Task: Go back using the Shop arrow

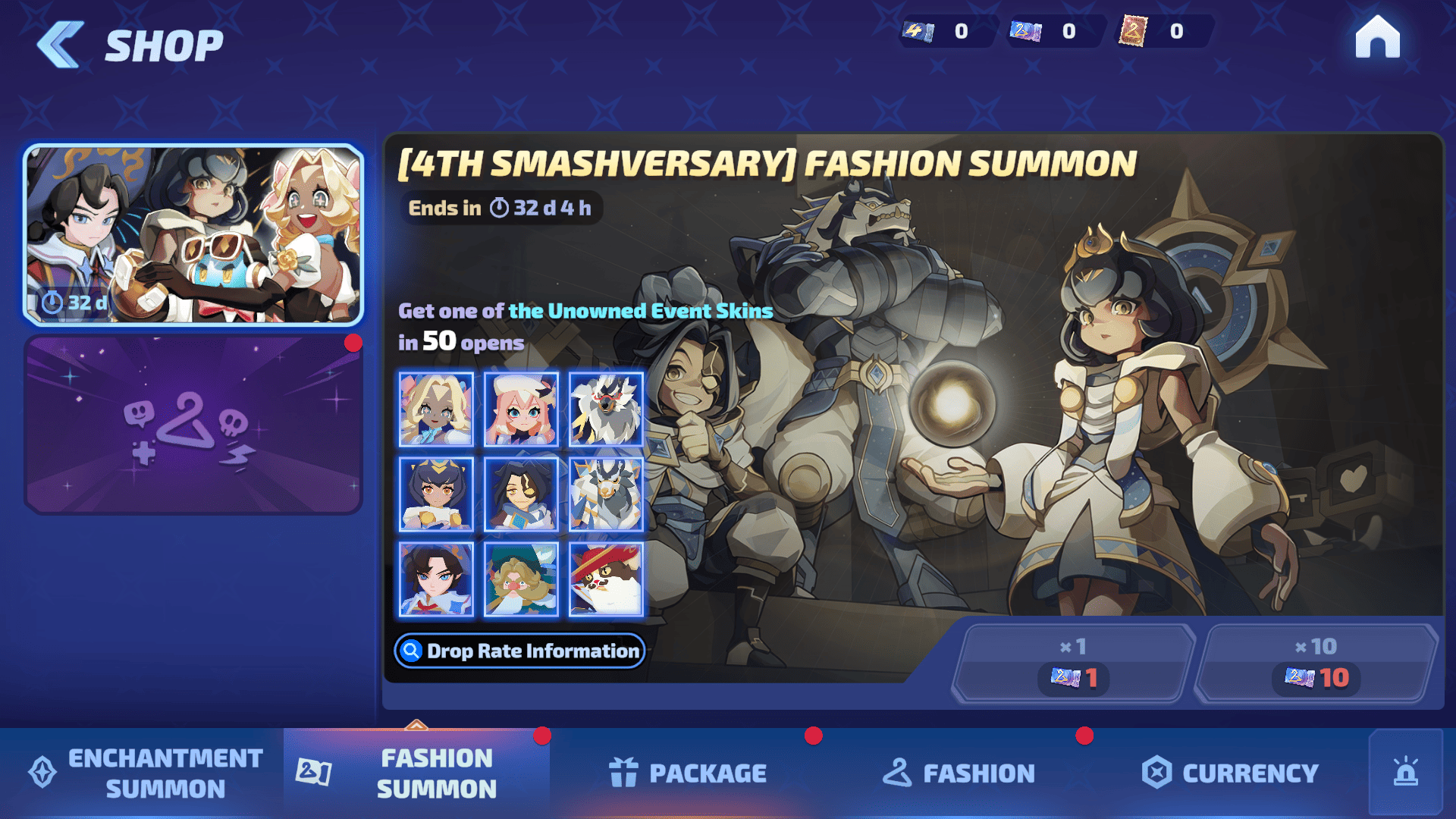Action: point(61,45)
